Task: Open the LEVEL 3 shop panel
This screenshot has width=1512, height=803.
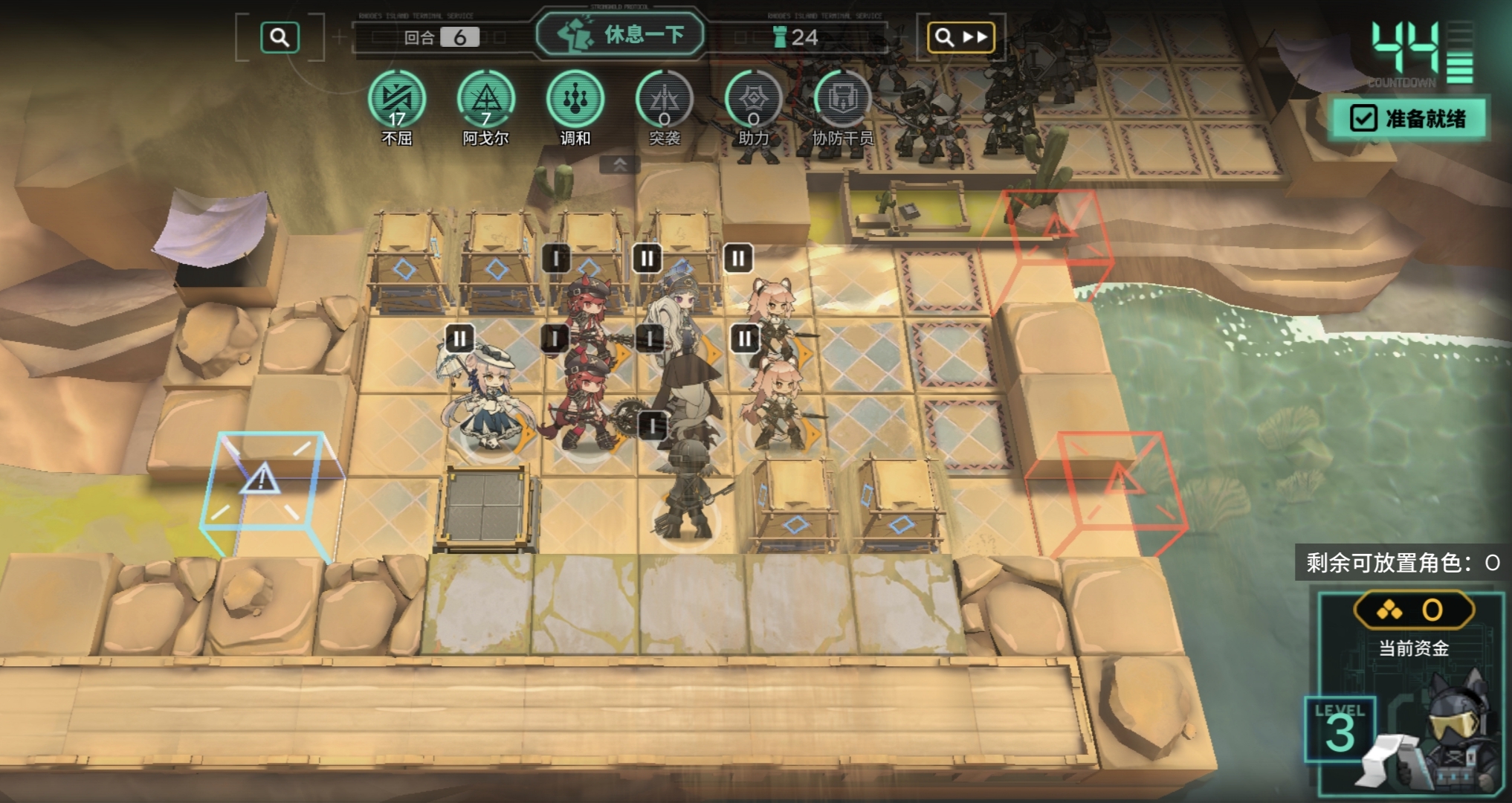Action: (1340, 729)
